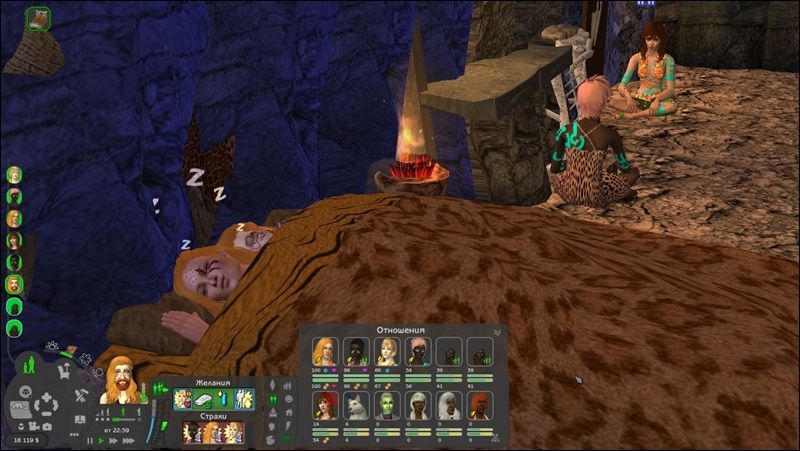Viewport: 800px width, 451px height.
Task: Select the red-haired woman relationship portrait
Action: tap(324, 404)
